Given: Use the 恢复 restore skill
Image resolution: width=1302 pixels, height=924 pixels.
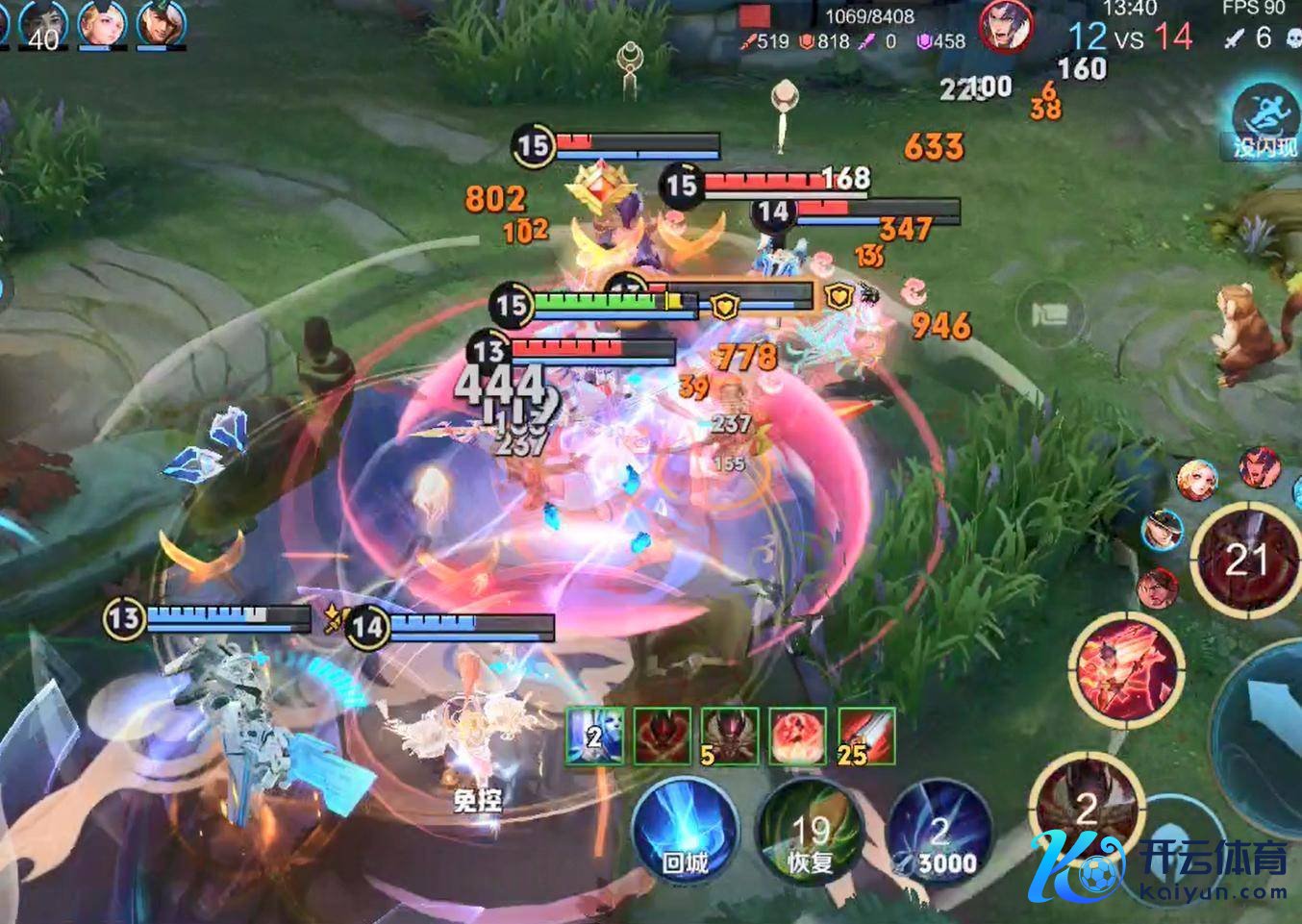Looking at the screenshot, I should pyautogui.click(x=810, y=835).
